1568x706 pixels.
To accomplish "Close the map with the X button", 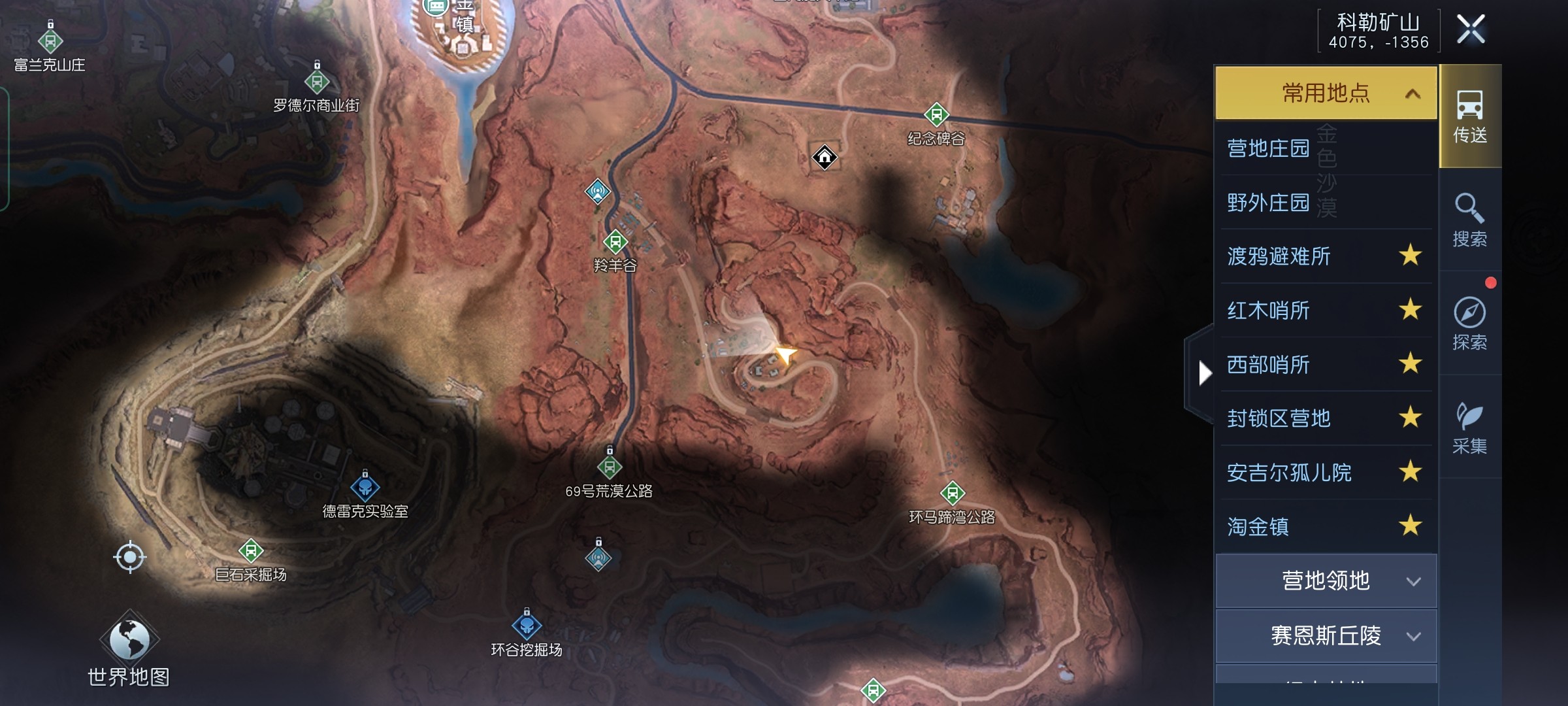I will tap(1471, 29).
